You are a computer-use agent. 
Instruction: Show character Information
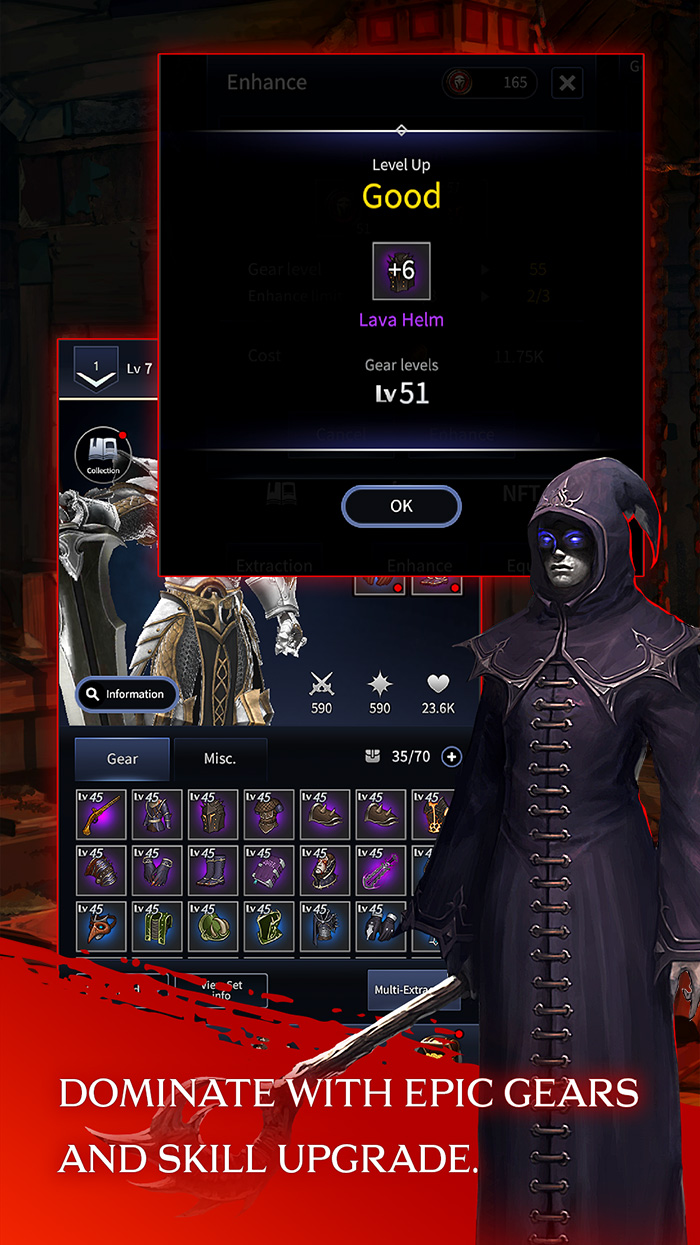[126, 694]
